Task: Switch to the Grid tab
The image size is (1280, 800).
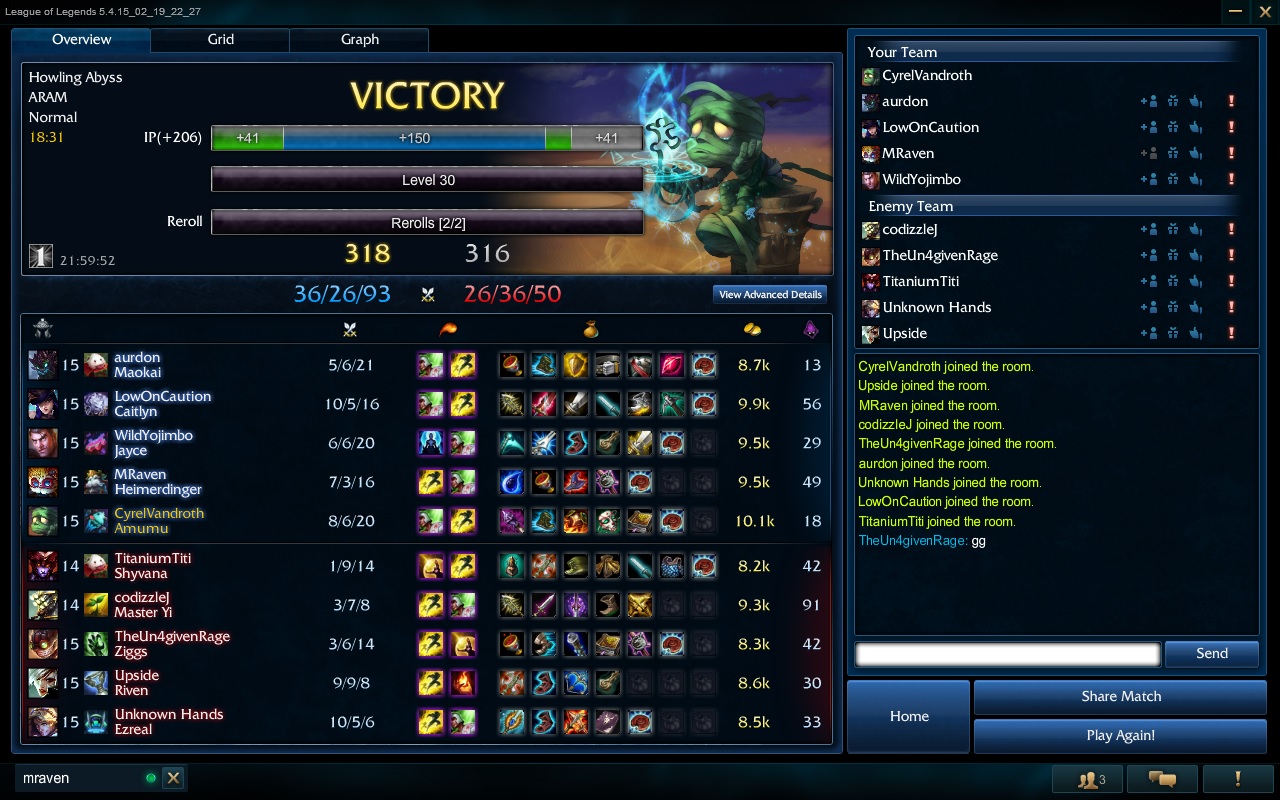Action: pos(220,40)
